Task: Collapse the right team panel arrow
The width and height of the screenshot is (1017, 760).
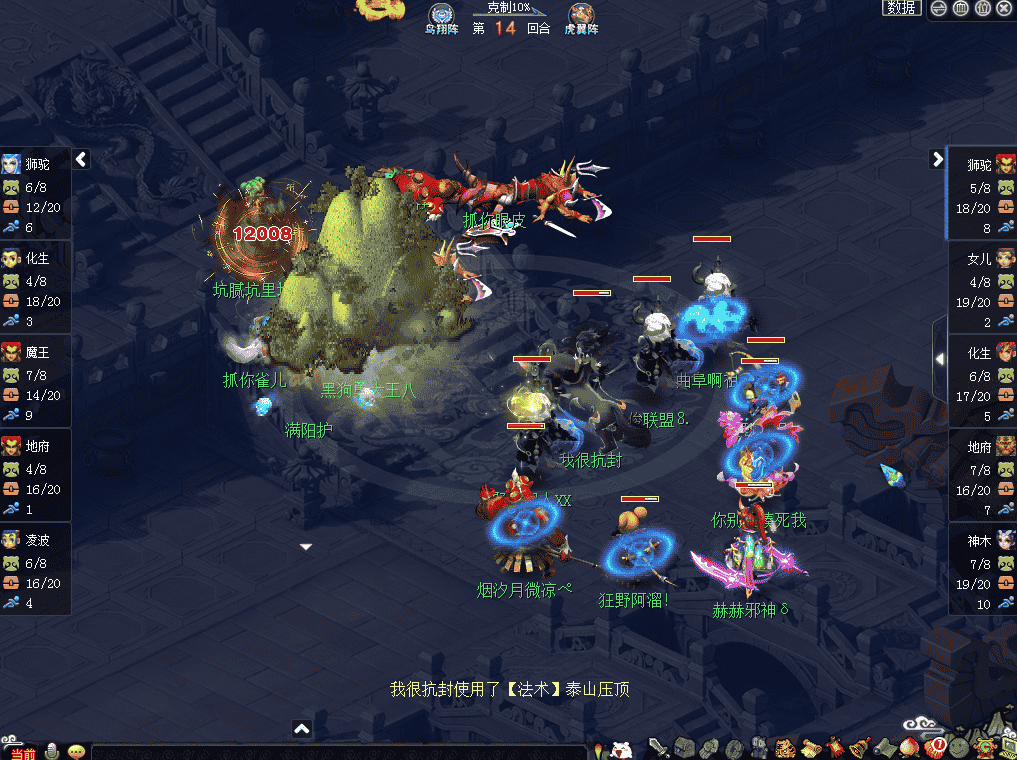Action: tap(937, 159)
